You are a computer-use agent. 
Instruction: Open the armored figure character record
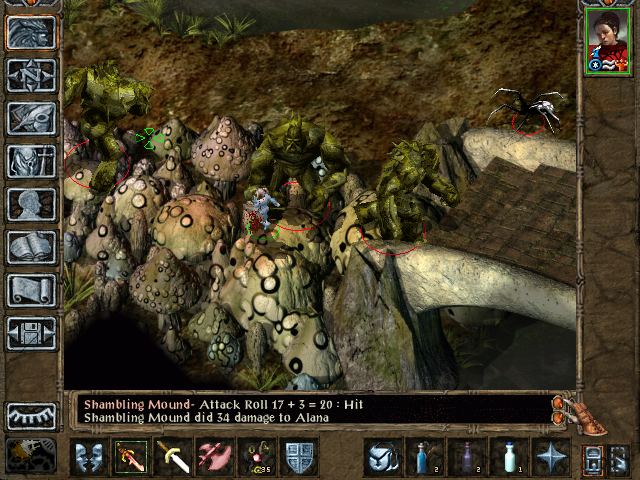(32, 162)
